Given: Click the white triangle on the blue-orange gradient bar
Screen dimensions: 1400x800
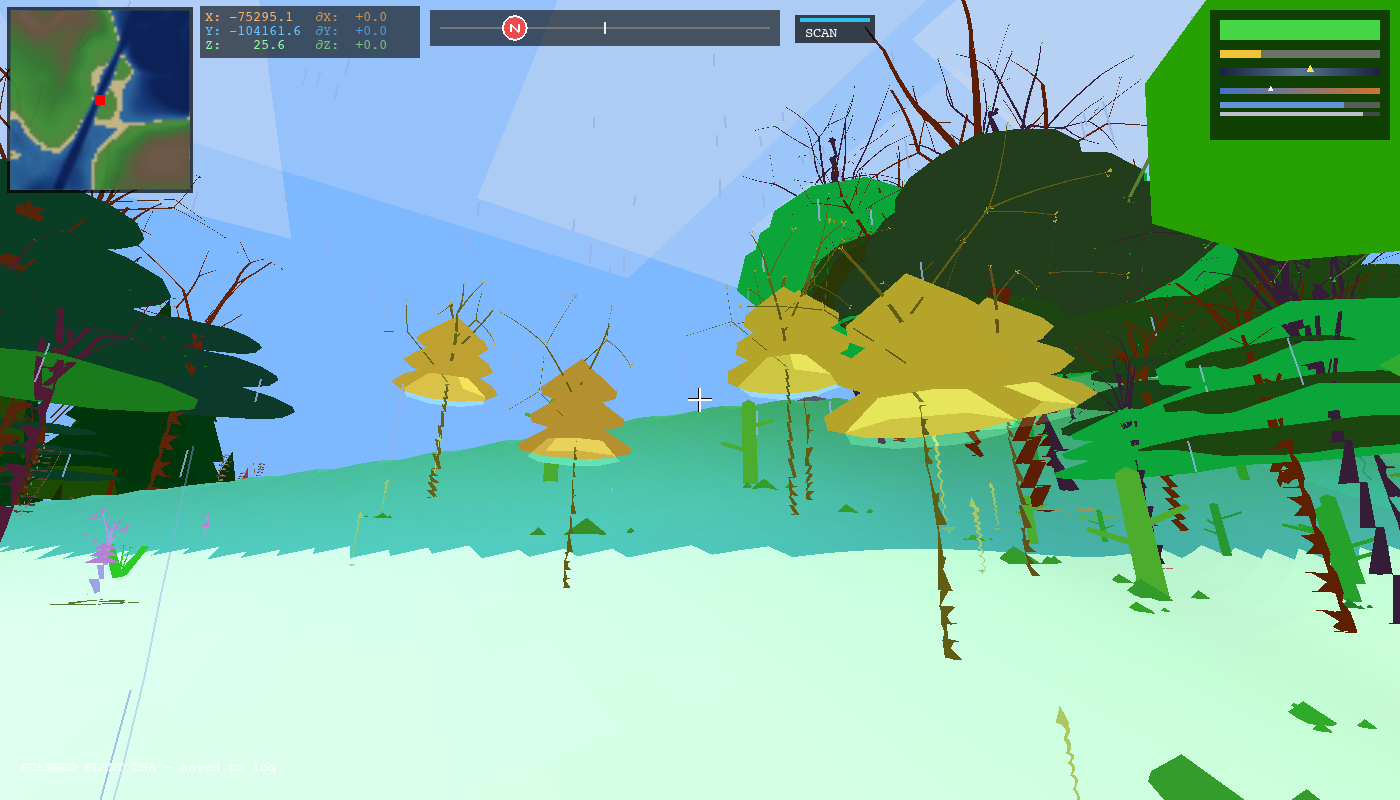Looking at the screenshot, I should (1271, 89).
